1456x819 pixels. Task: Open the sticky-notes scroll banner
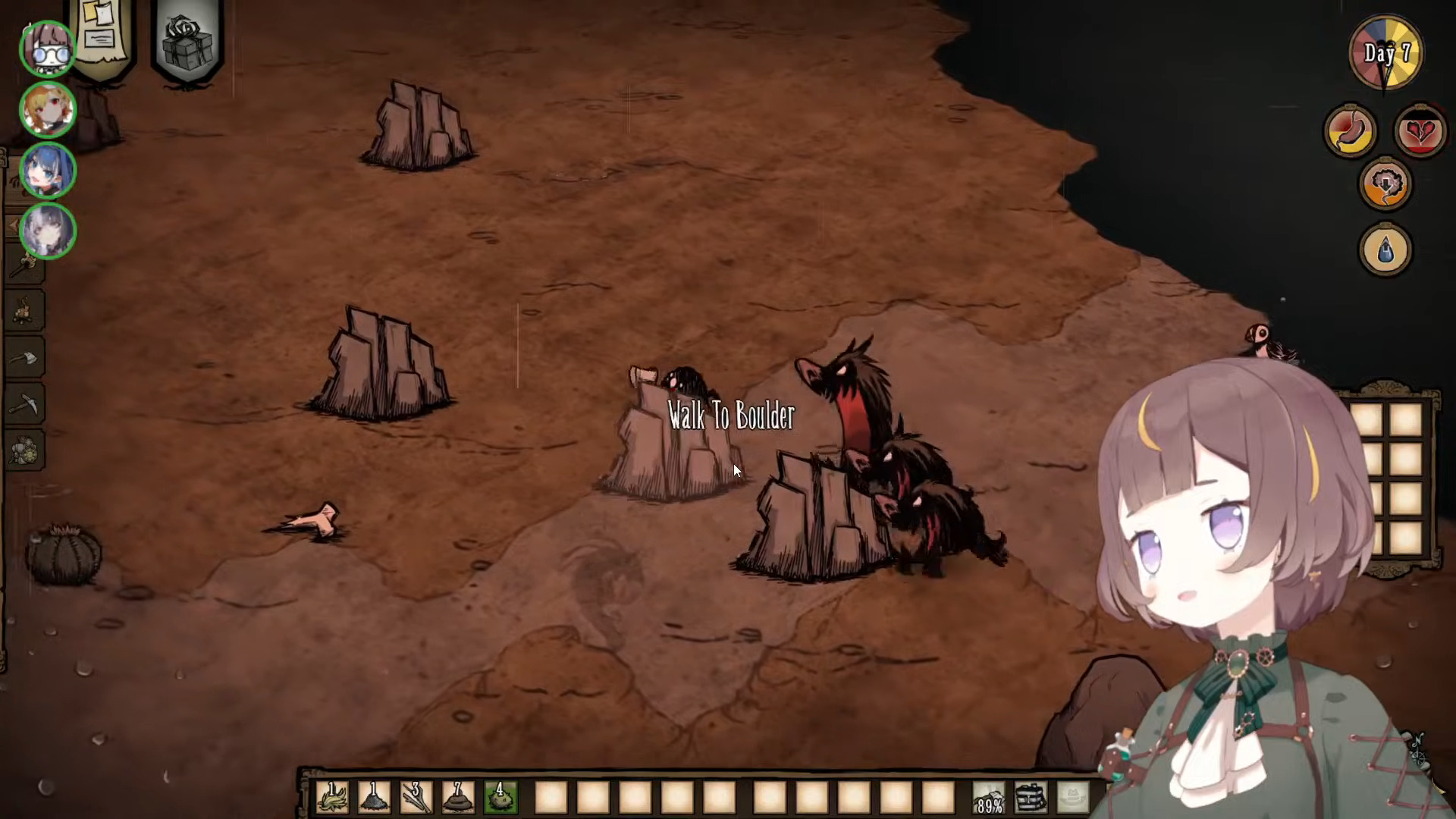pyautogui.click(x=102, y=34)
